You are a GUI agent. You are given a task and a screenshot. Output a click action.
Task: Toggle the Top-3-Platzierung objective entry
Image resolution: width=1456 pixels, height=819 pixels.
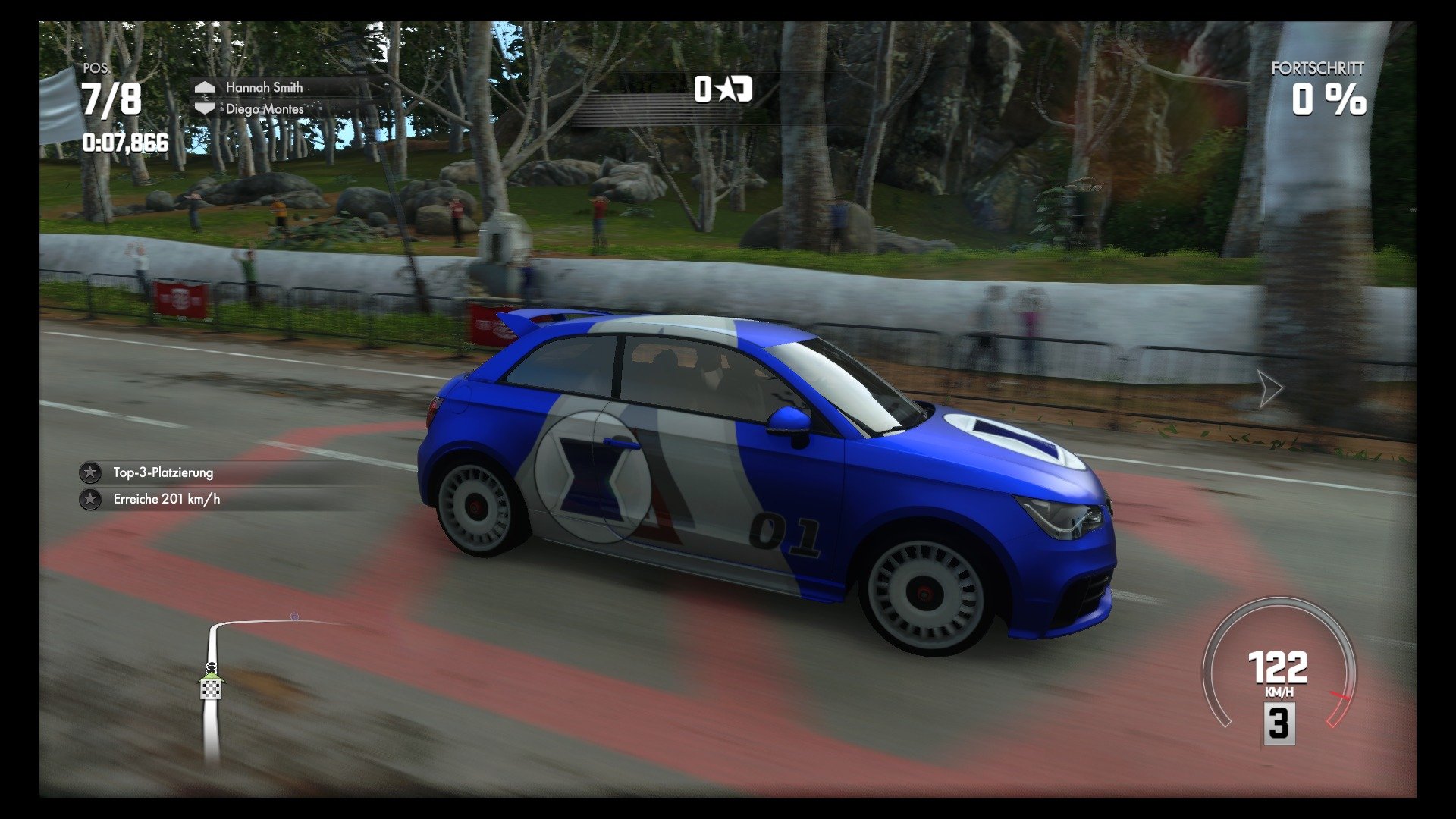(163, 472)
